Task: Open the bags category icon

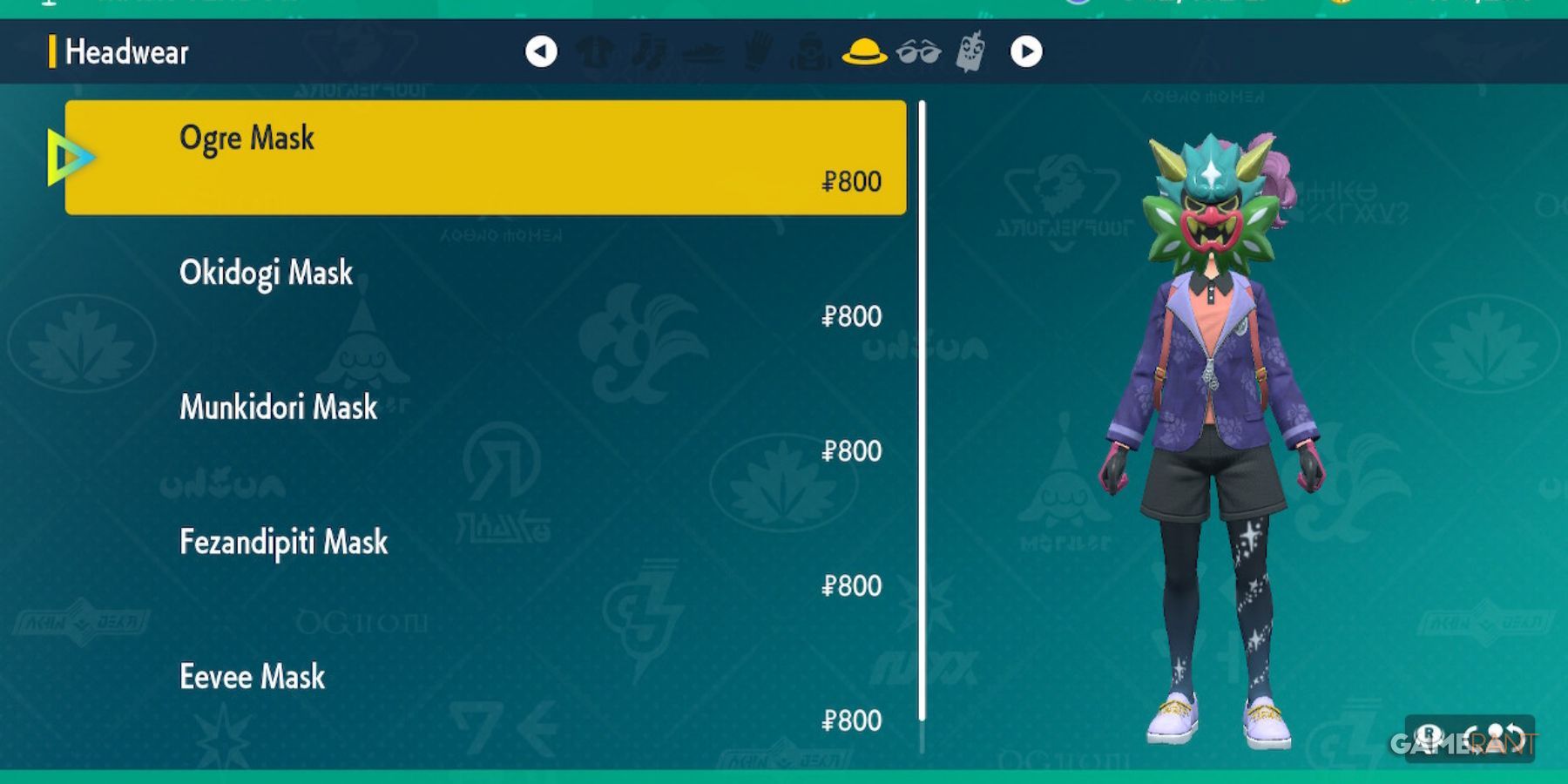Action: click(812, 51)
